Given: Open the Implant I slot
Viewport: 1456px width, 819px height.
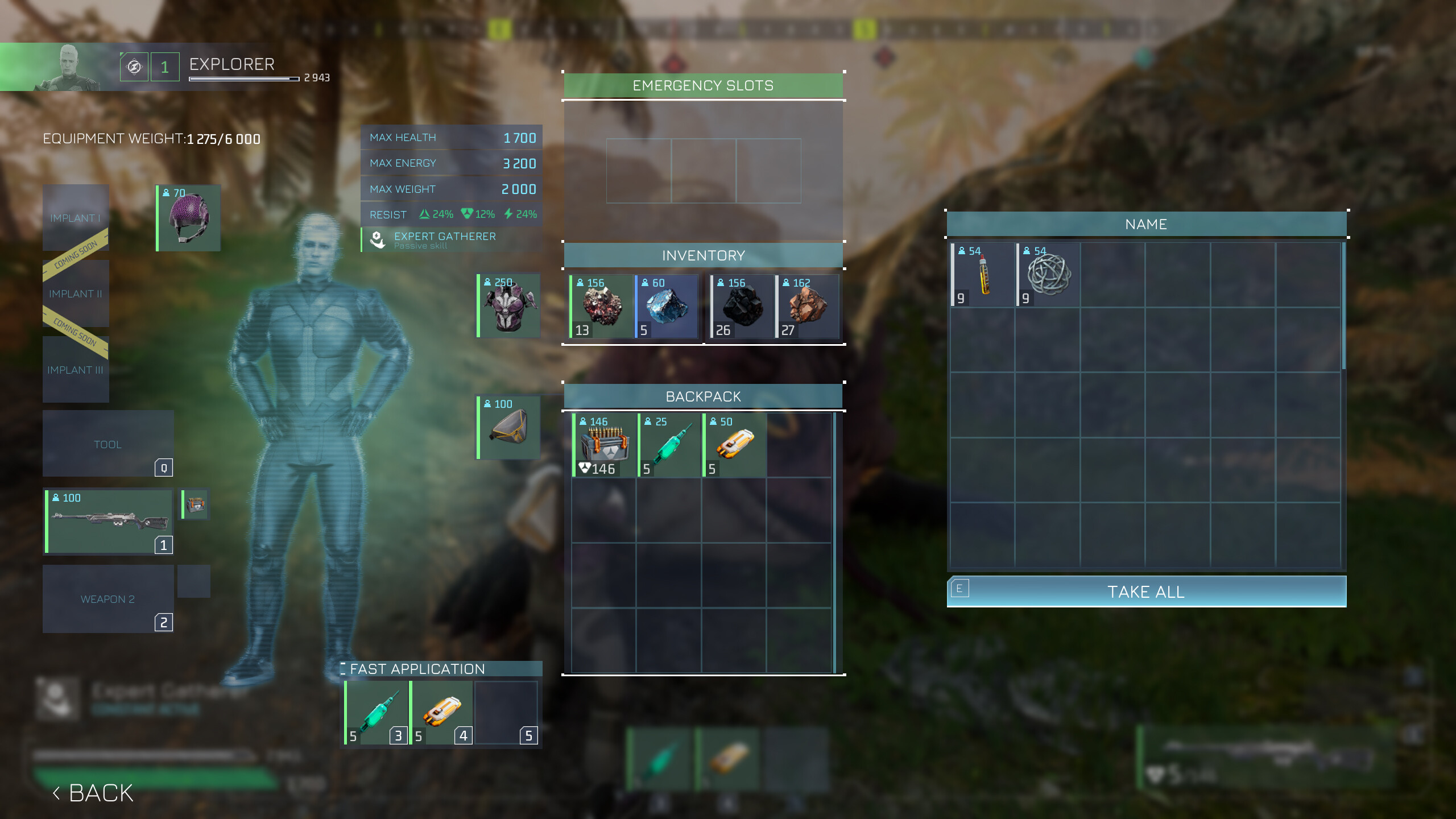Looking at the screenshot, I should 76,219.
